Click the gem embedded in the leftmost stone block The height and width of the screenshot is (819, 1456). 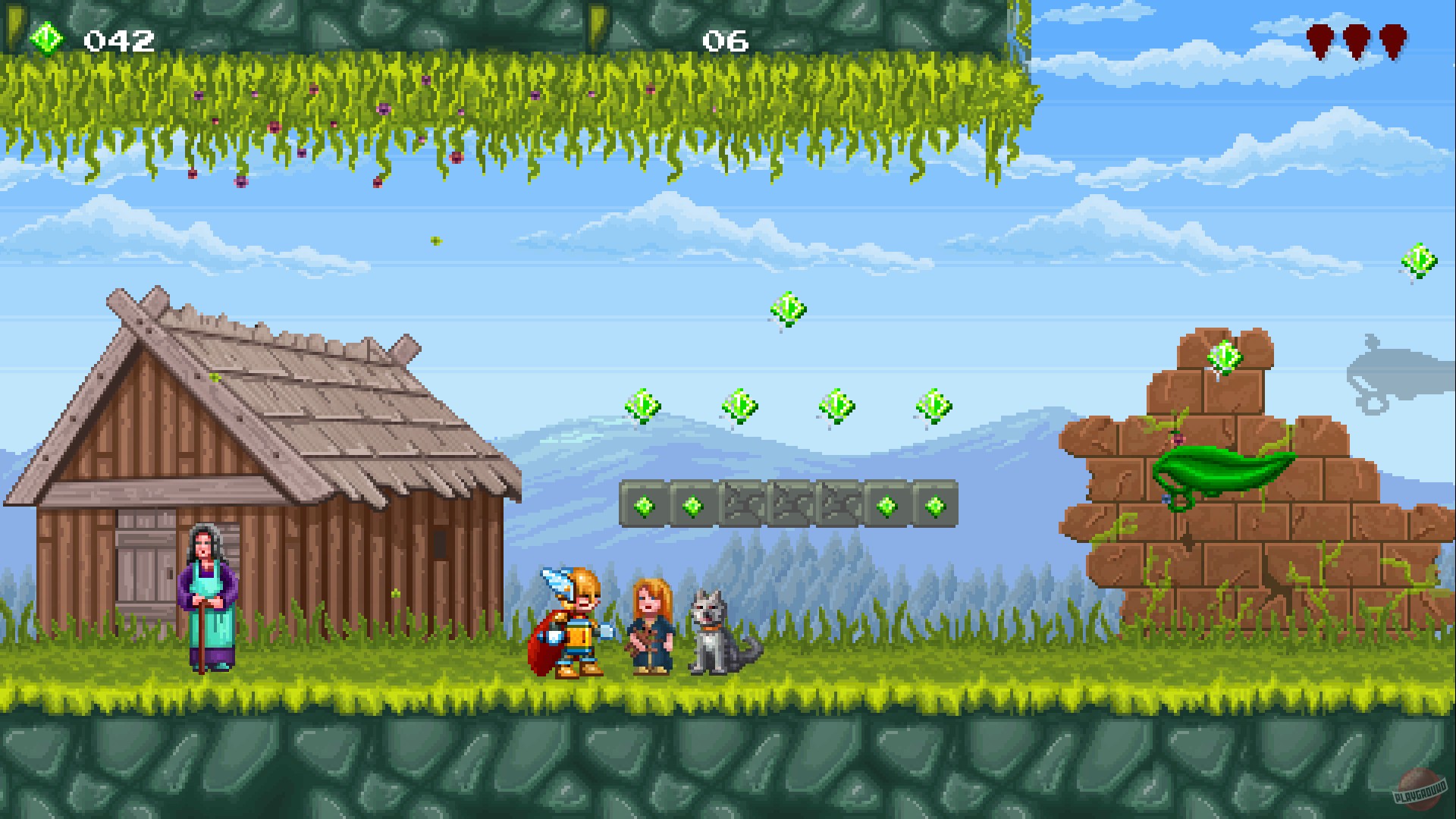tap(643, 504)
